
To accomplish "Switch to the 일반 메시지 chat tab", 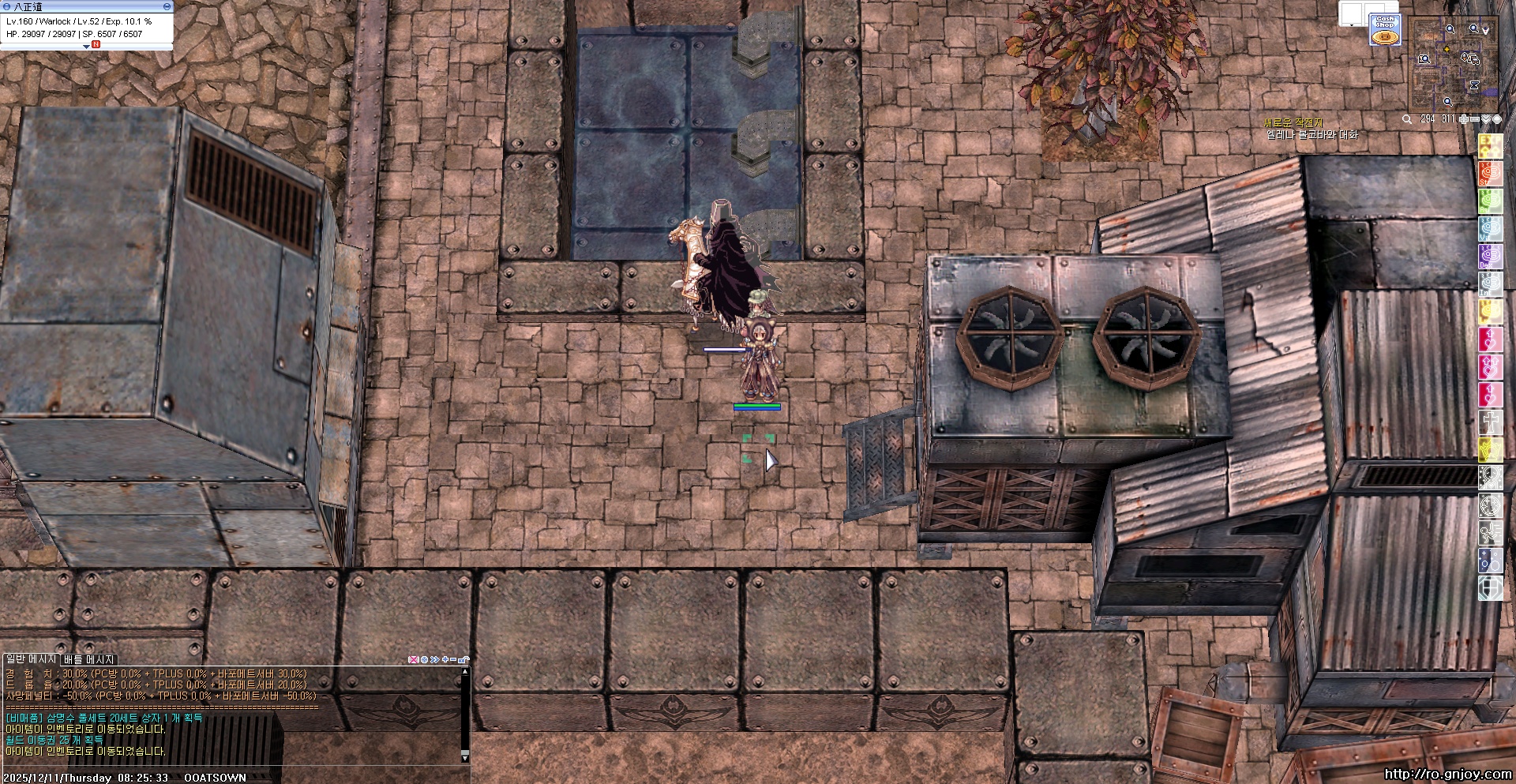I will coord(31,659).
